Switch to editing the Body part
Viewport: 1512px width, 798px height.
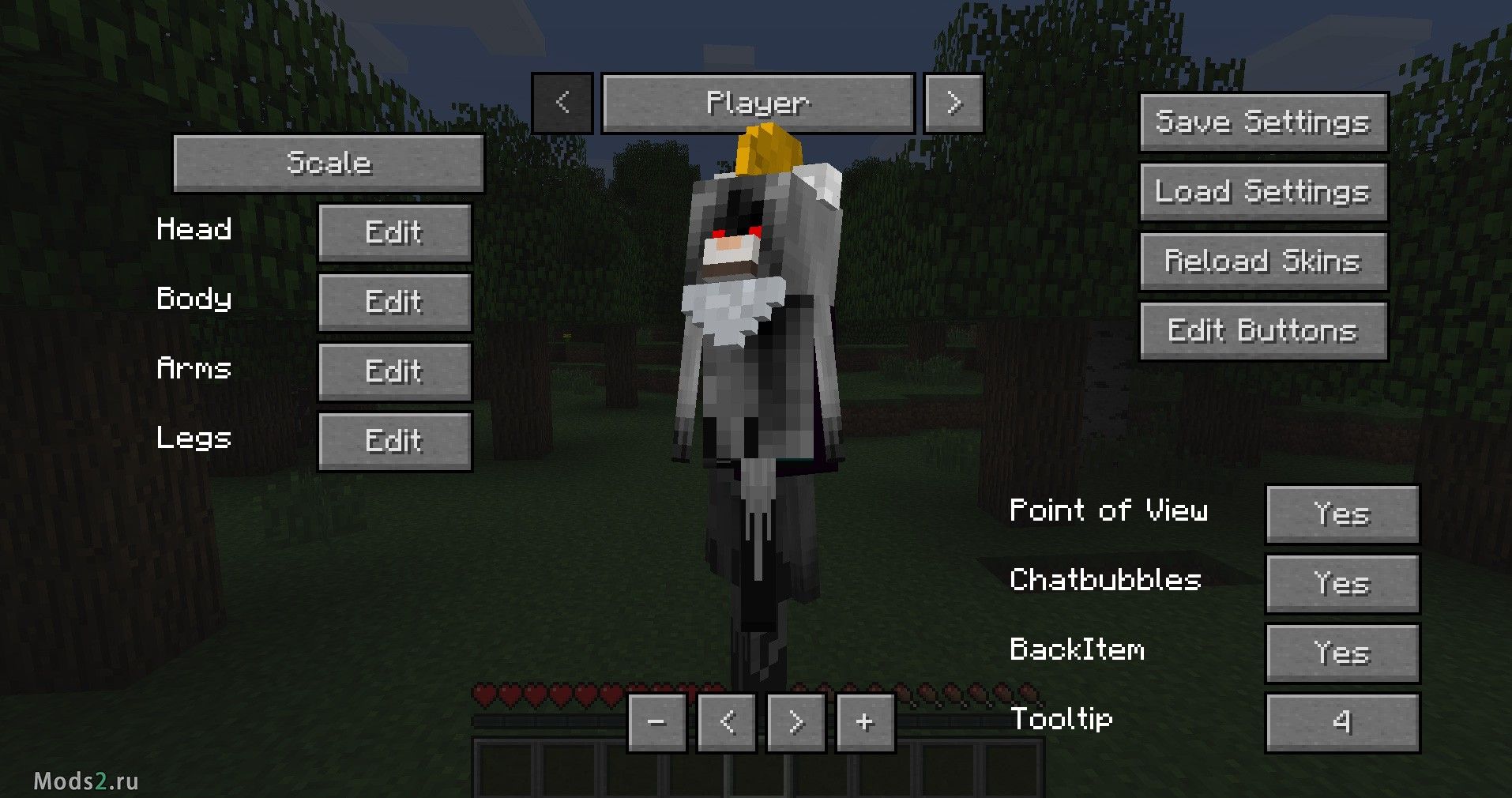393,301
